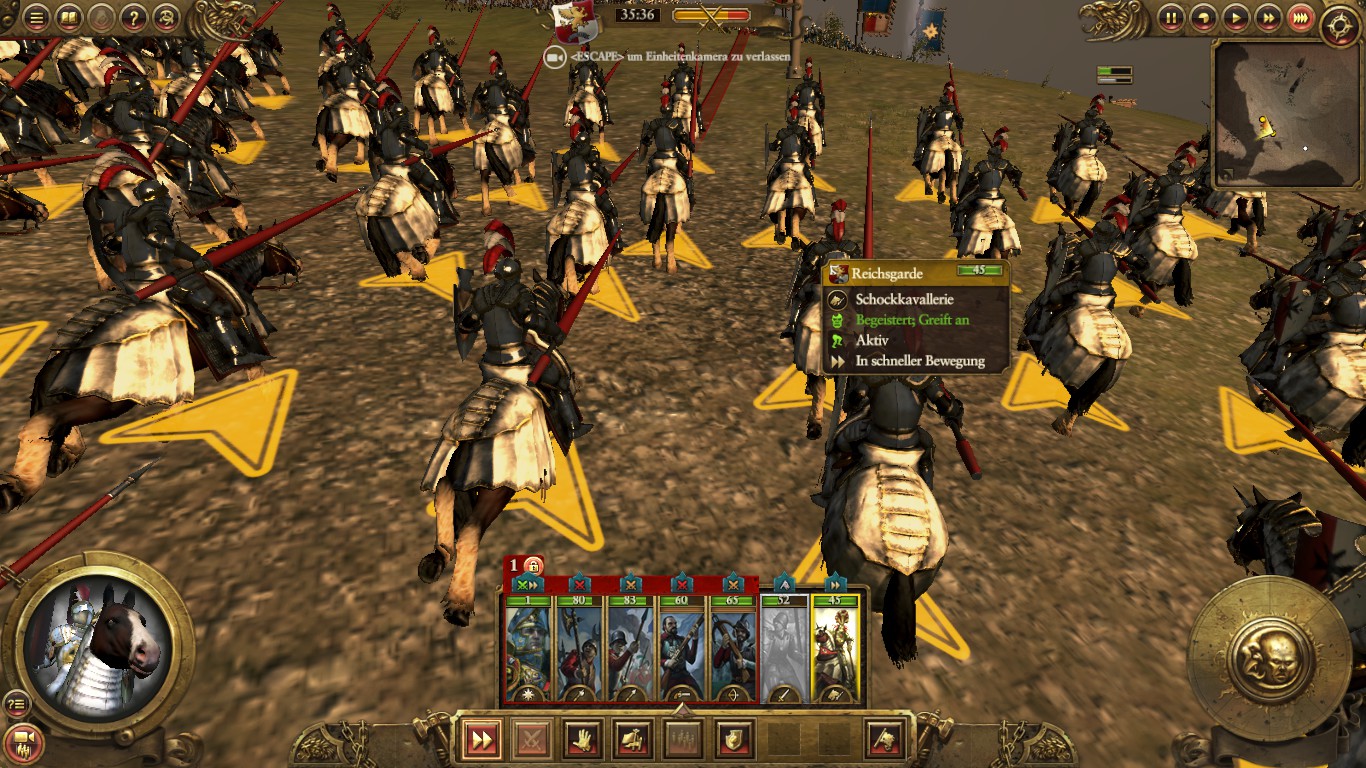The width and height of the screenshot is (1366, 768).
Task: Select the Reichsgarde cavalry card with 45 men
Action: pos(835,650)
